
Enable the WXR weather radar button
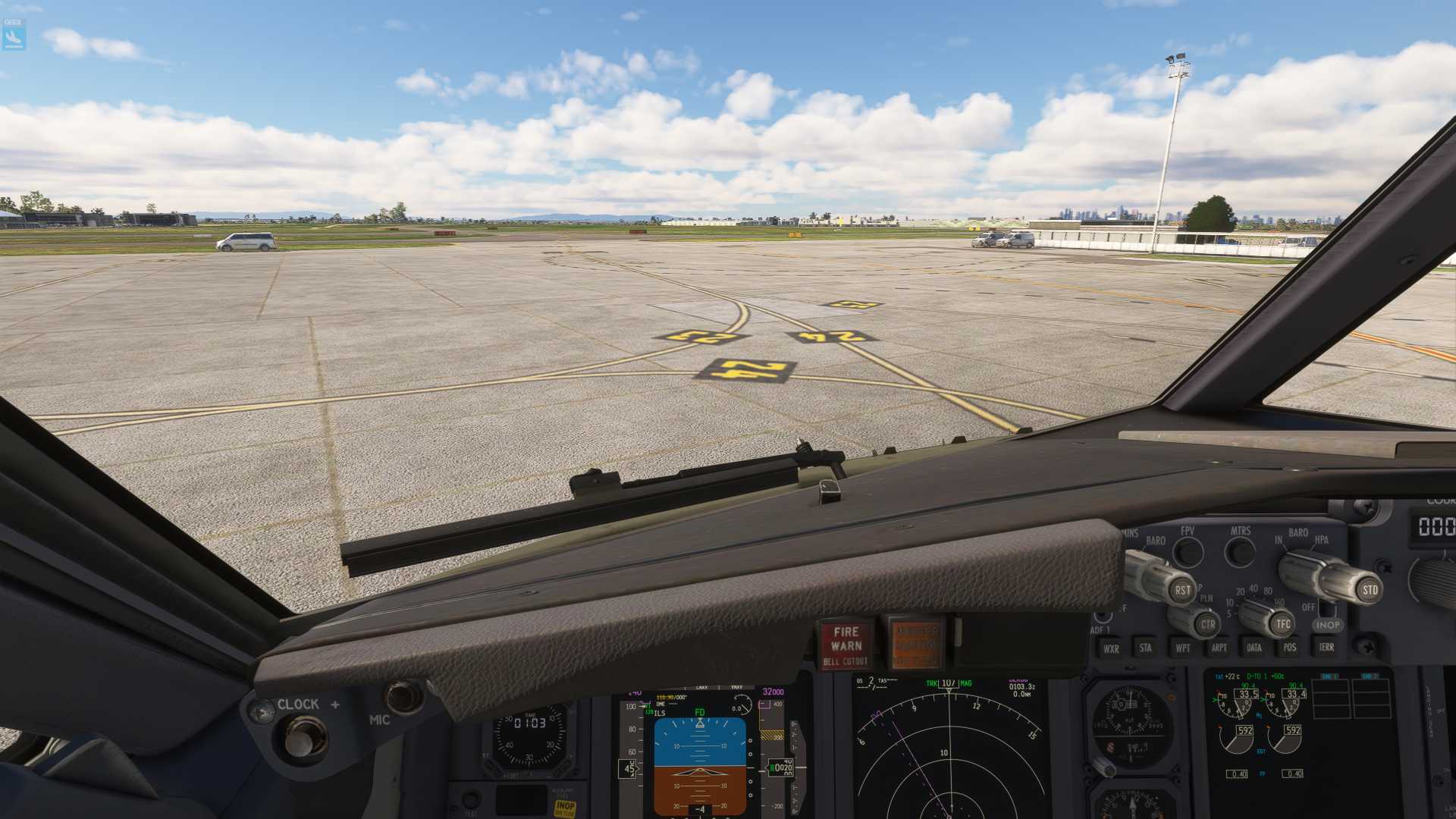tap(1111, 648)
